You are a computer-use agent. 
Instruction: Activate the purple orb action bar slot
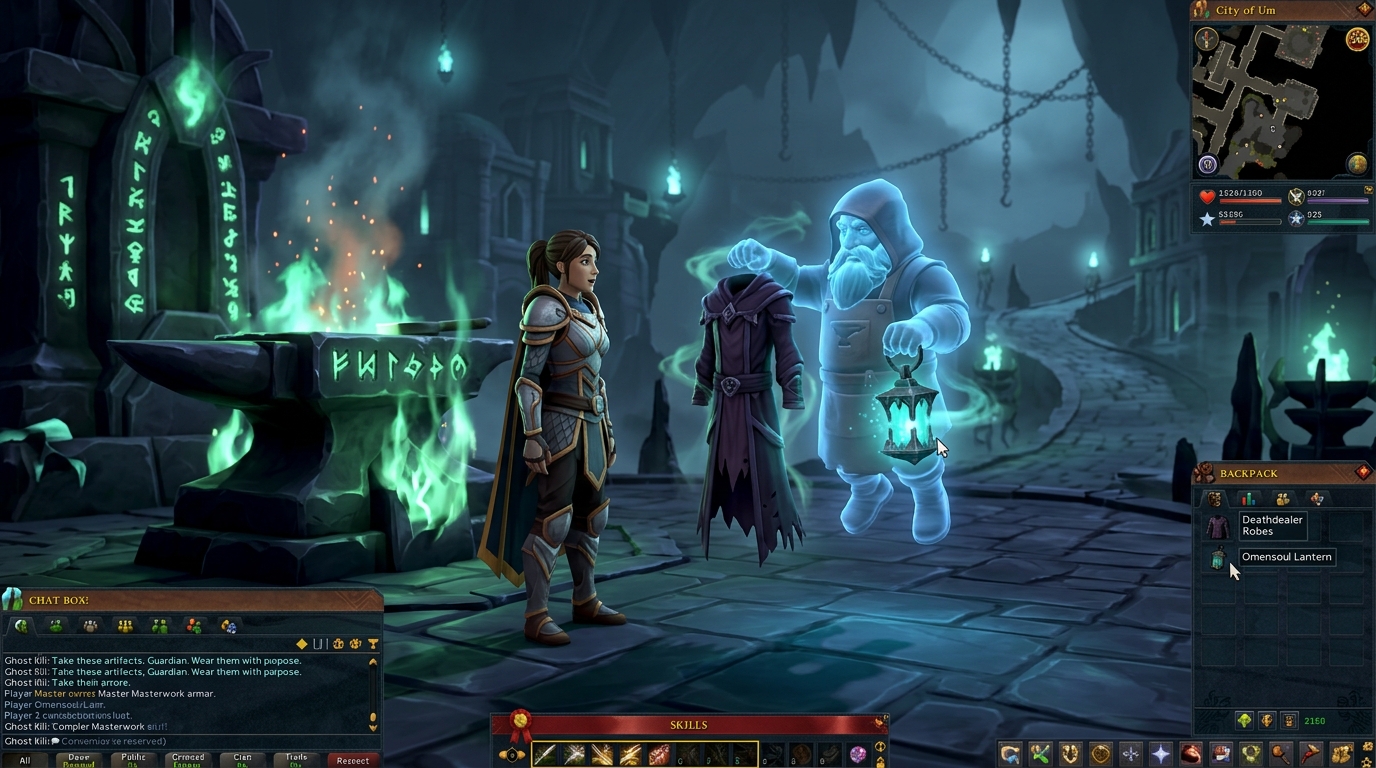[x=857, y=755]
